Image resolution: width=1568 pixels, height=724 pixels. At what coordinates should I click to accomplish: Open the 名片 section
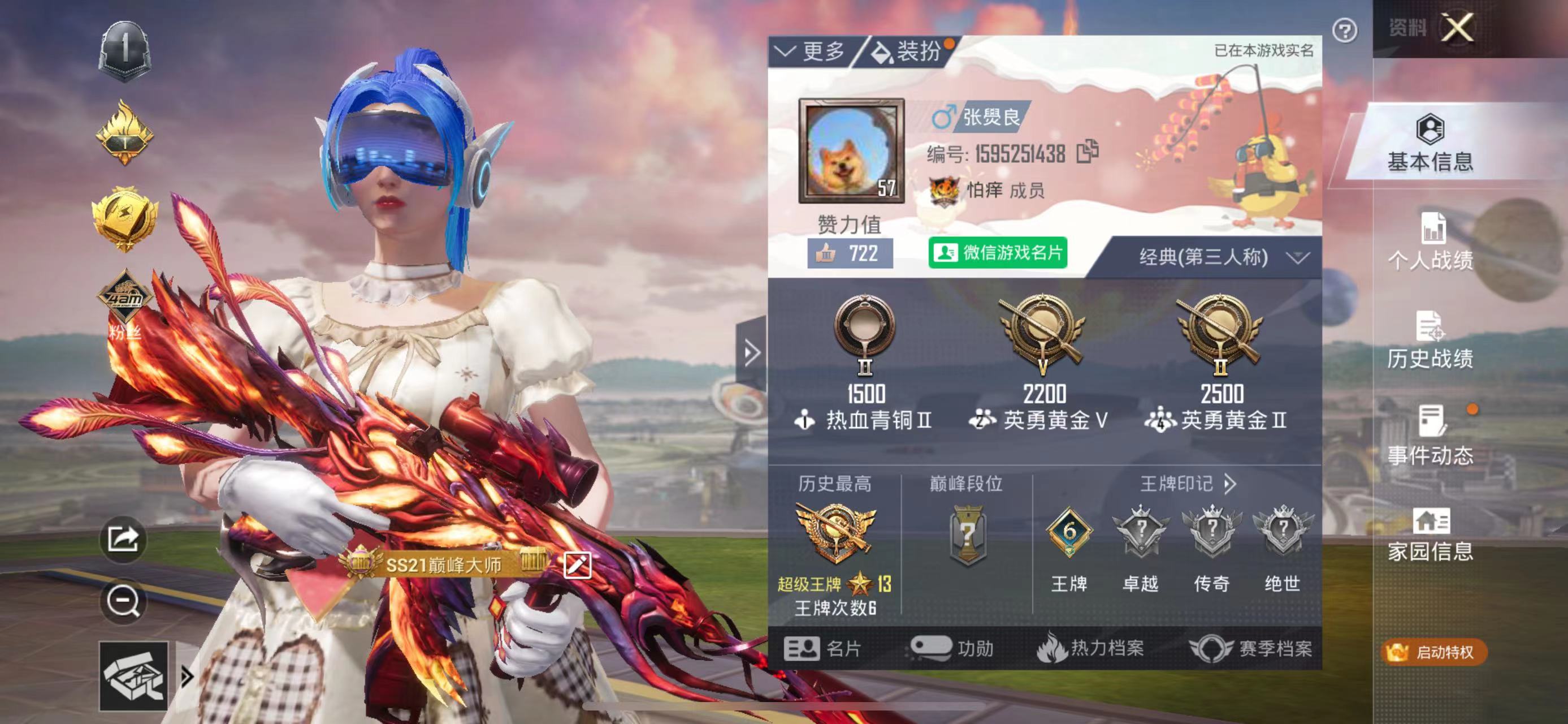coord(822,649)
